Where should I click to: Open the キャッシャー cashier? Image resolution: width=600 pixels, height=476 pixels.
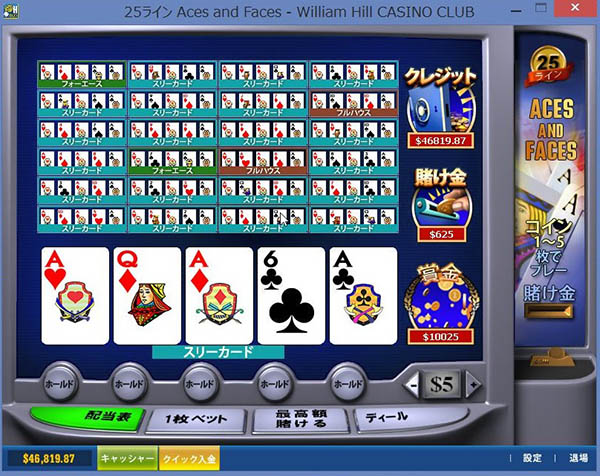pyautogui.click(x=127, y=458)
